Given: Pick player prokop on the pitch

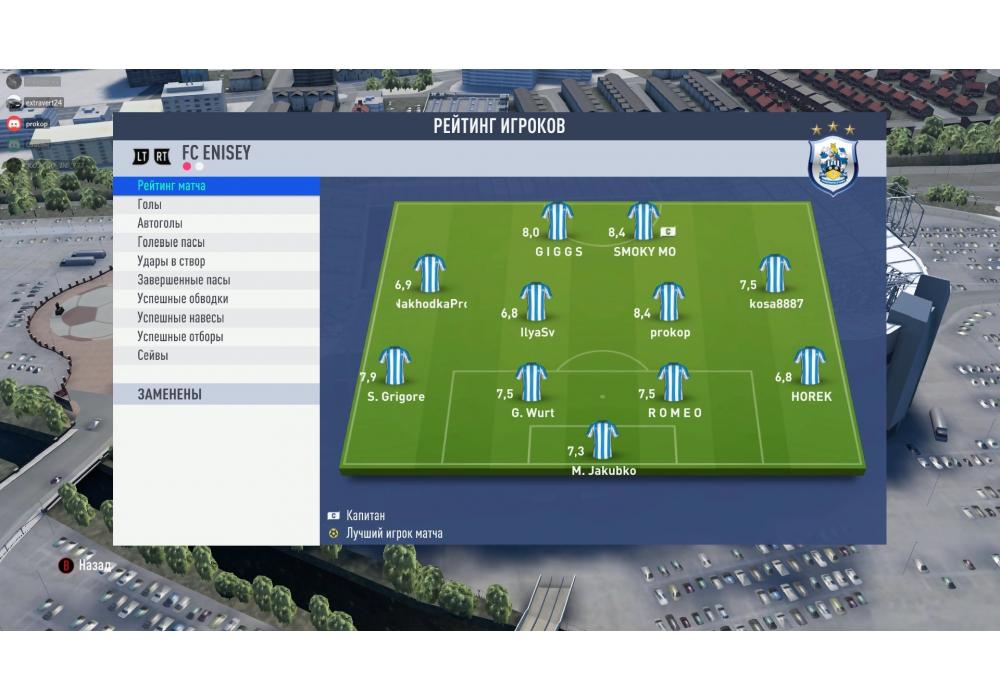Looking at the screenshot, I should pyautogui.click(x=669, y=303).
